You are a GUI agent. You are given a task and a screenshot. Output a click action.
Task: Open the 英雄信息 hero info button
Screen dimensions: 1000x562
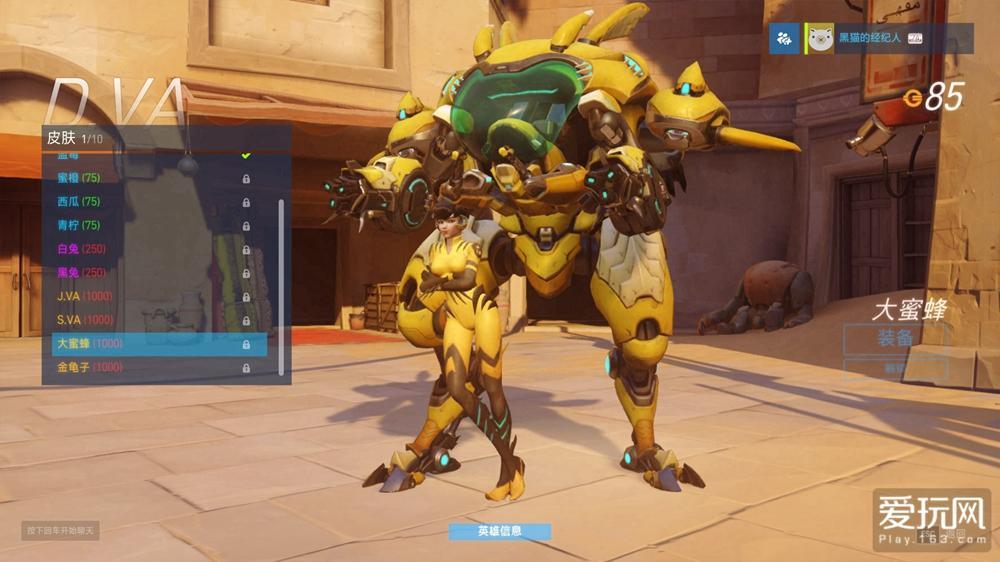[x=499, y=531]
